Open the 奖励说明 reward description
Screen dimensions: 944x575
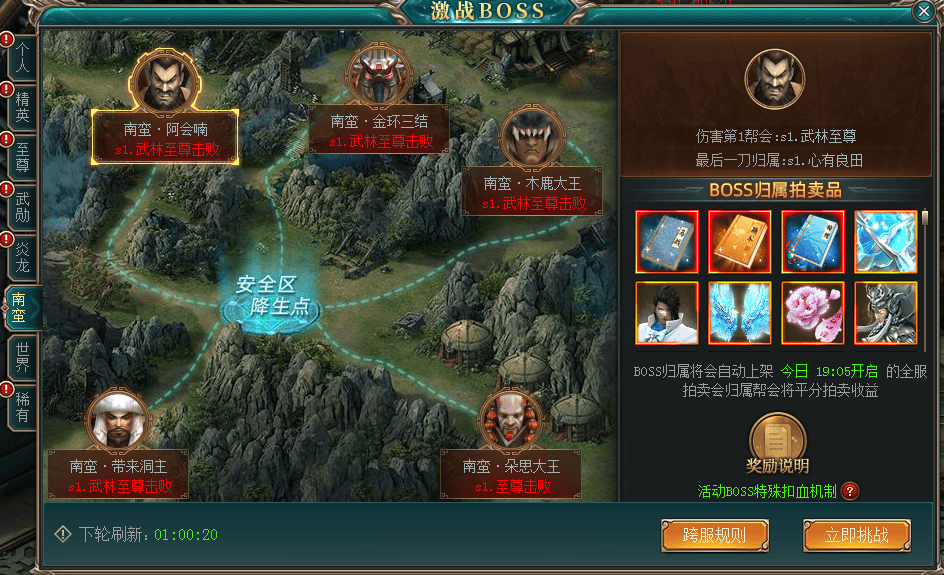point(777,443)
